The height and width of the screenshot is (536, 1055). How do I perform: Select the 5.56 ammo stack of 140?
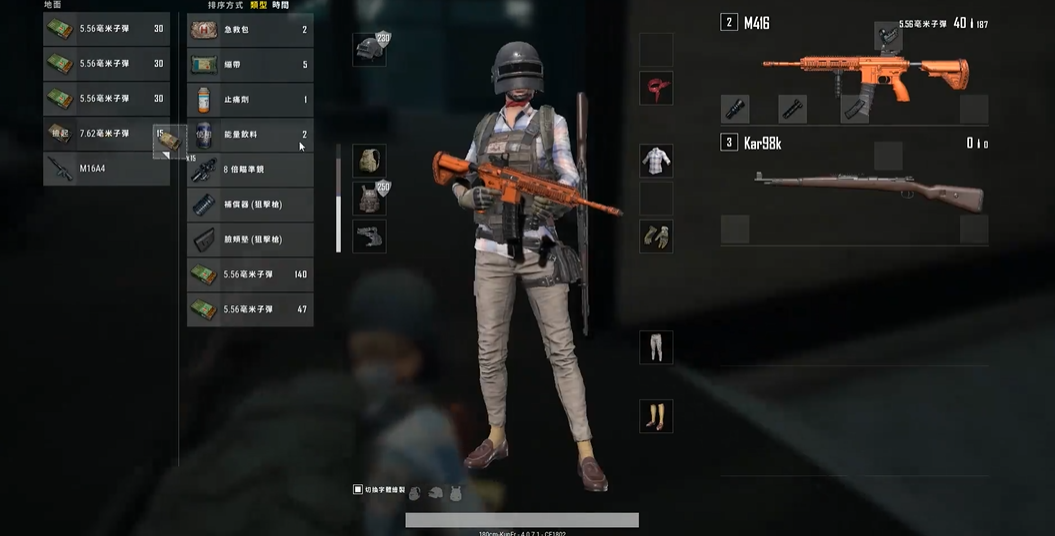[x=250, y=274]
